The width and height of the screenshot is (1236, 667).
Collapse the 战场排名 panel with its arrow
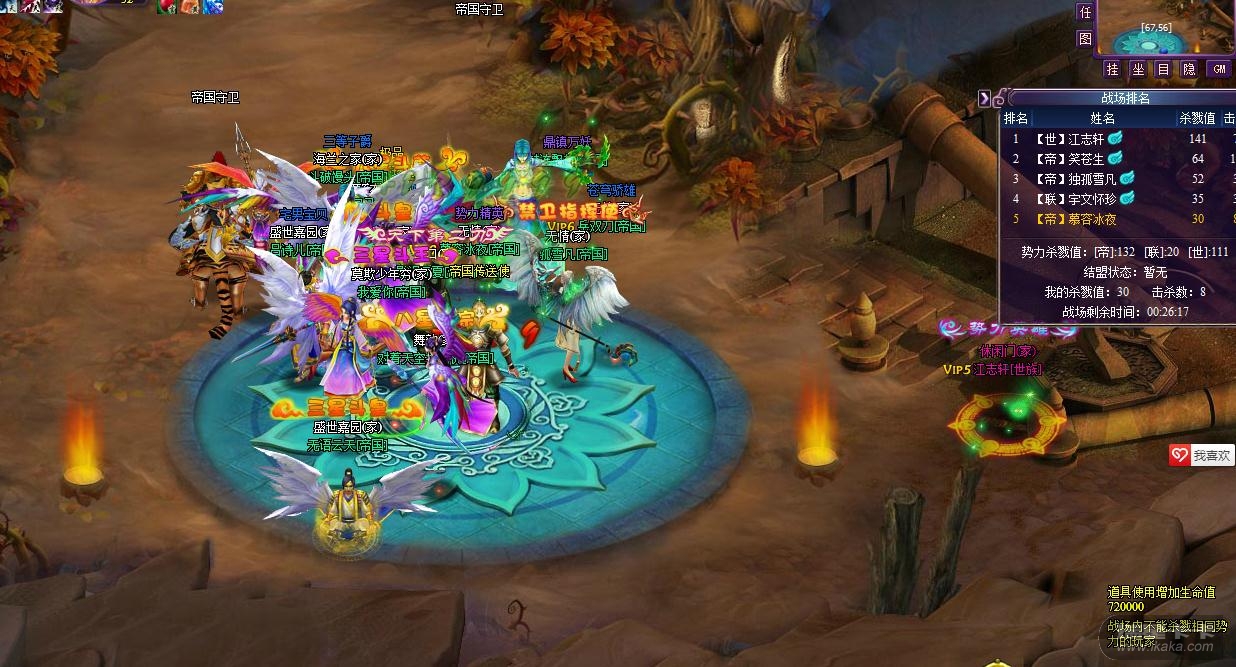985,98
